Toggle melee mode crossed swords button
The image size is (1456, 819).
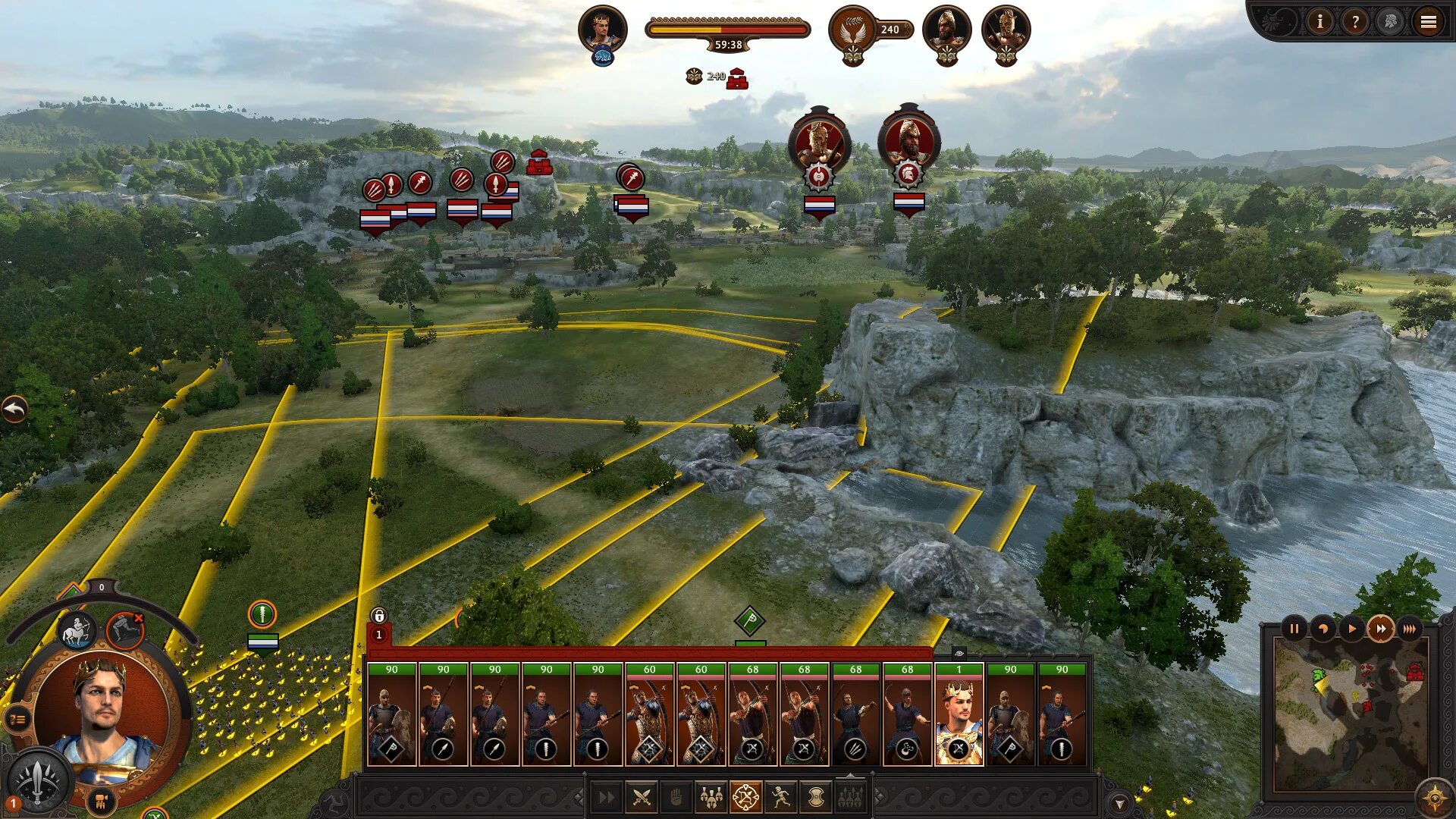tap(642, 797)
